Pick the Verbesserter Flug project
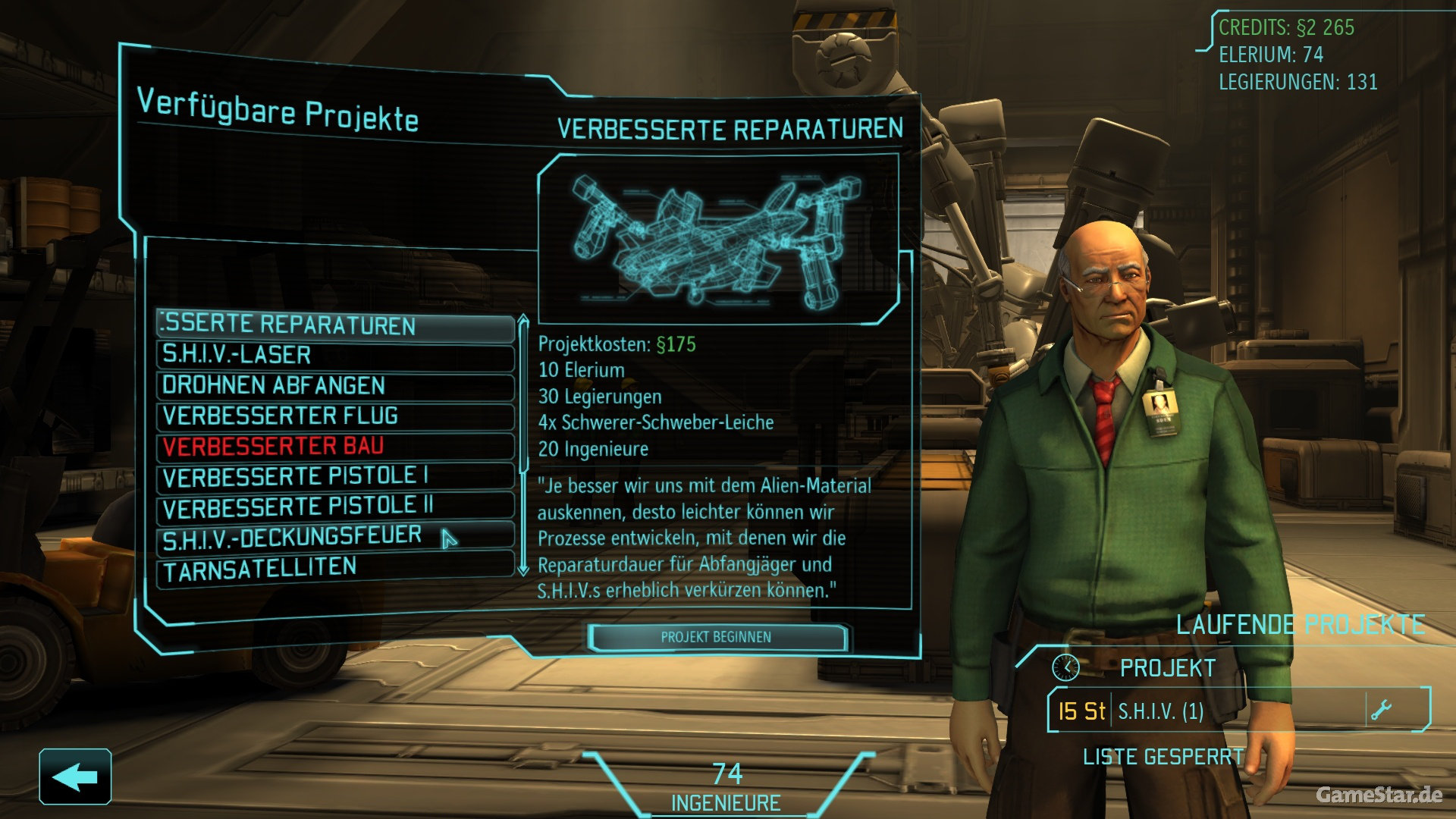 (x=334, y=416)
